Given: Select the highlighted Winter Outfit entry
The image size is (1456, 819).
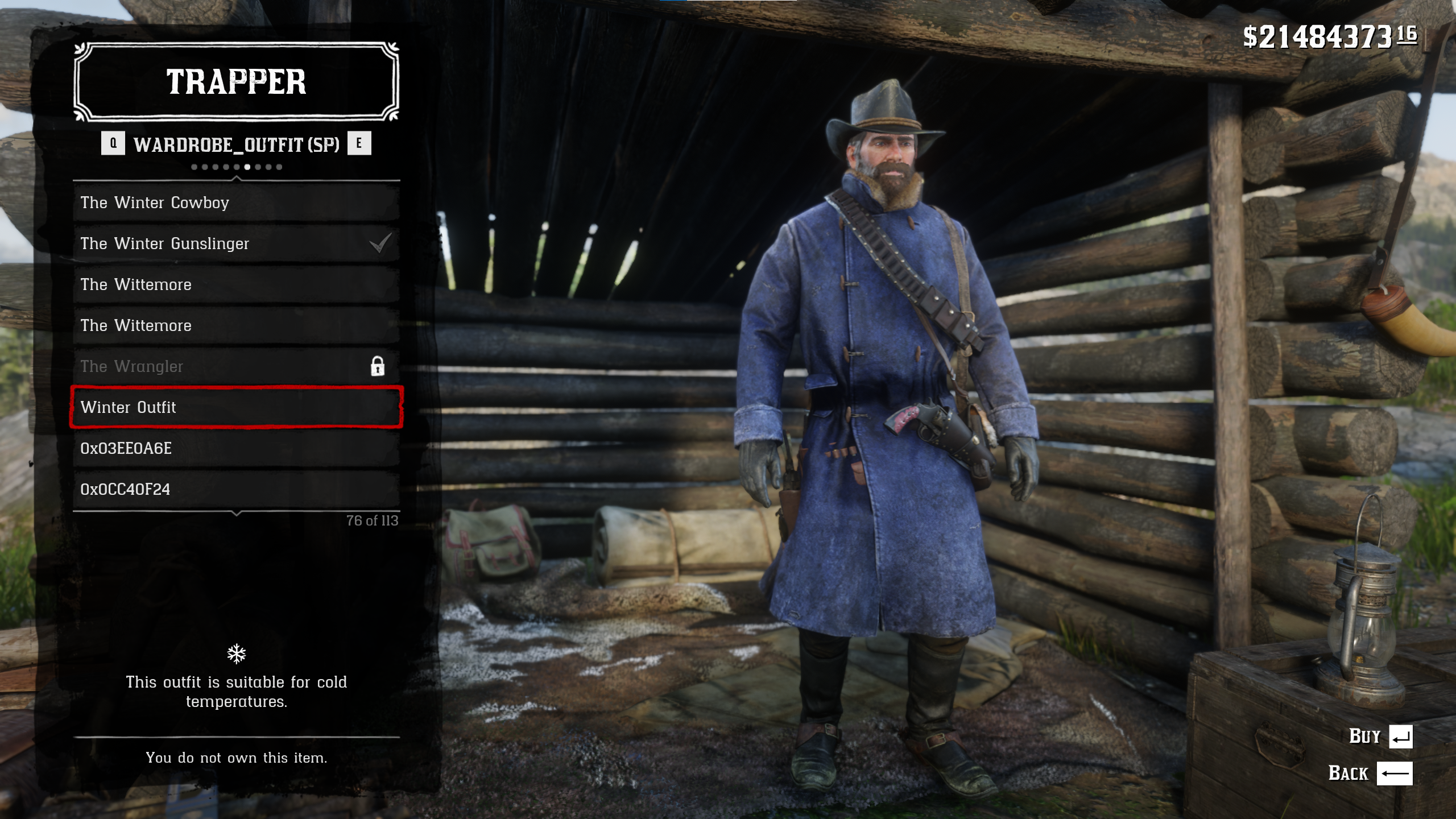Looking at the screenshot, I should click(236, 407).
